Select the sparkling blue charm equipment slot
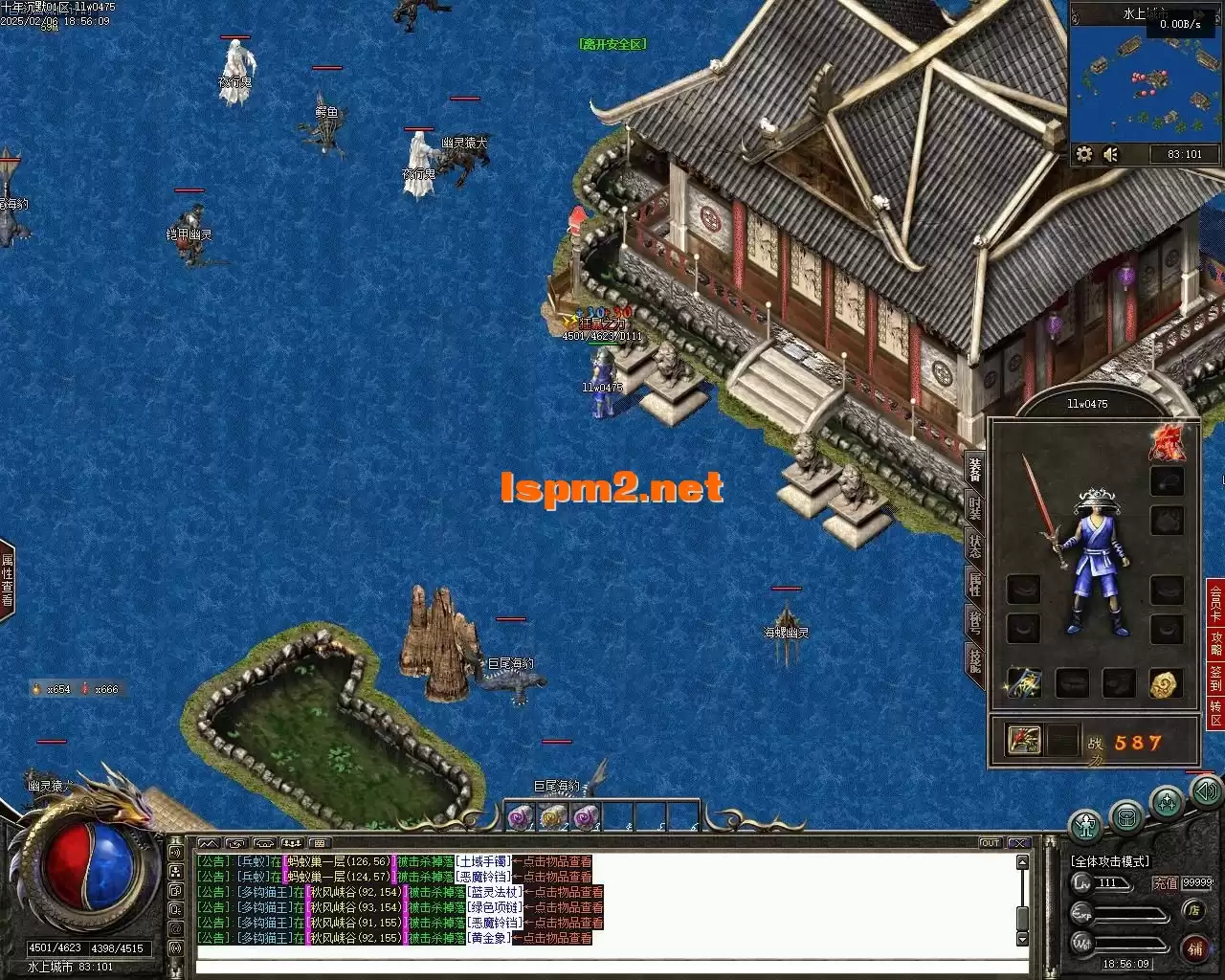This screenshot has width=1225, height=980. tap(1023, 683)
